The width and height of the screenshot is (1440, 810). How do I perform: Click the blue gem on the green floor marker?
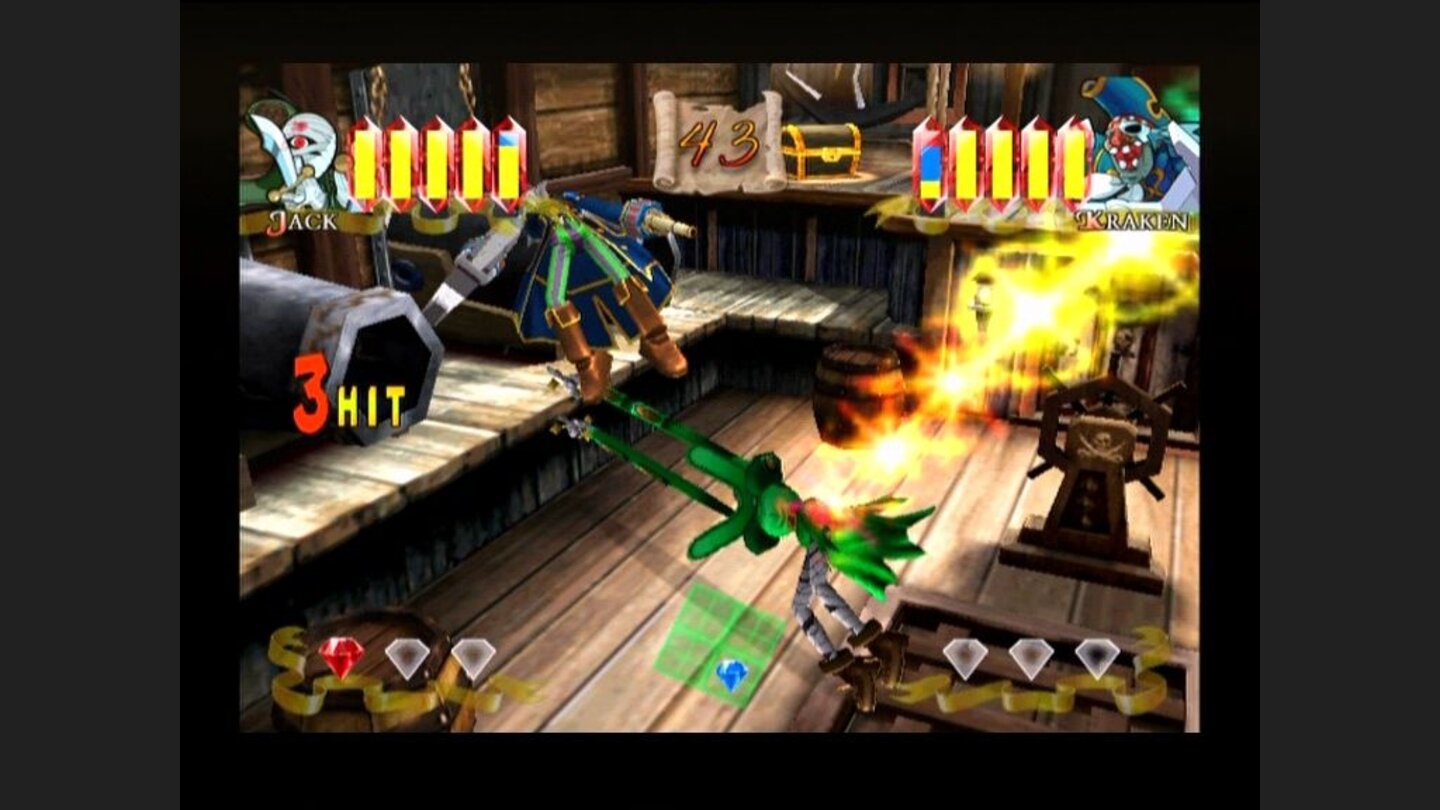[x=733, y=674]
